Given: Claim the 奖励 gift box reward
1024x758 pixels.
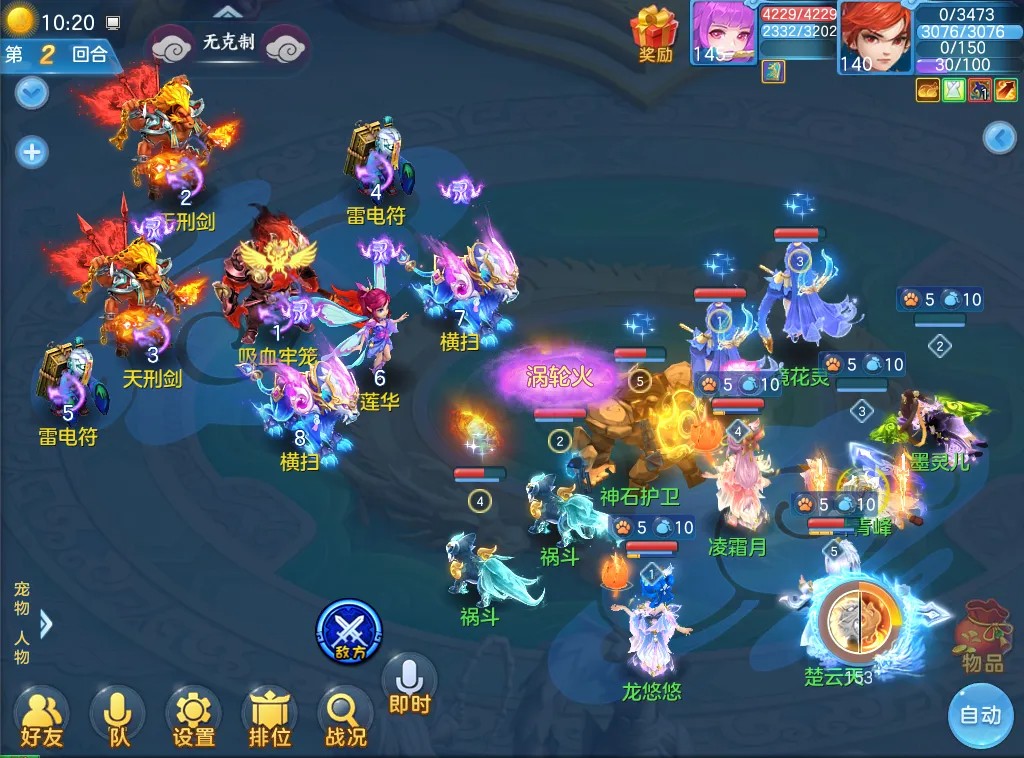Looking at the screenshot, I should 655,33.
